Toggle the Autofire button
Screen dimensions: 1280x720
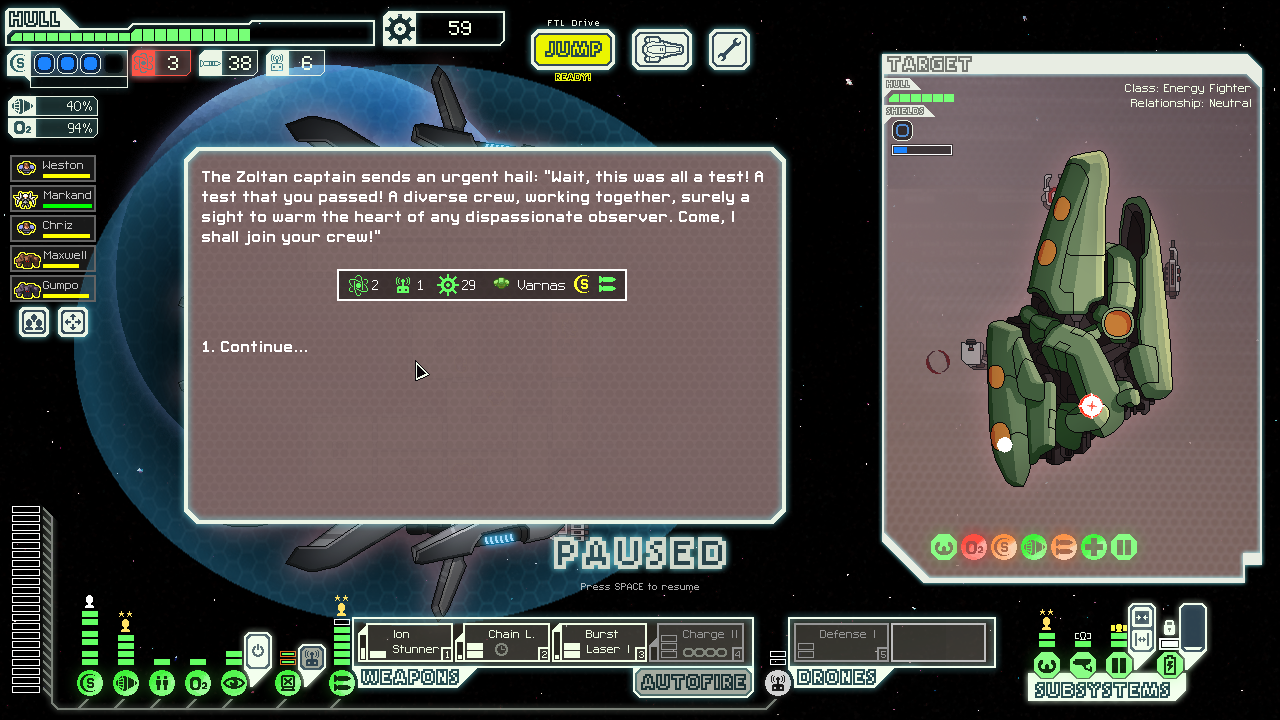693,682
